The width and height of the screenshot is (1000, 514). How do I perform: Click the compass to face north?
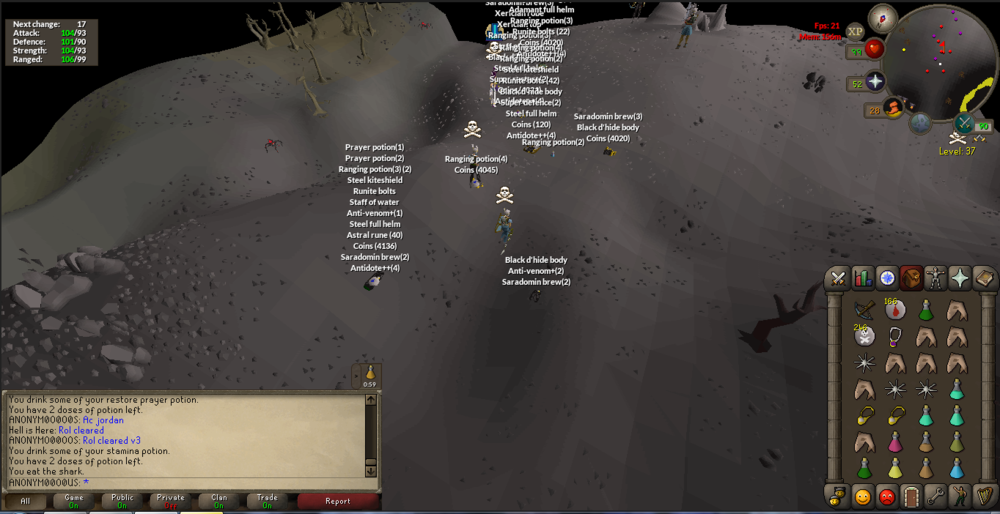pos(882,17)
